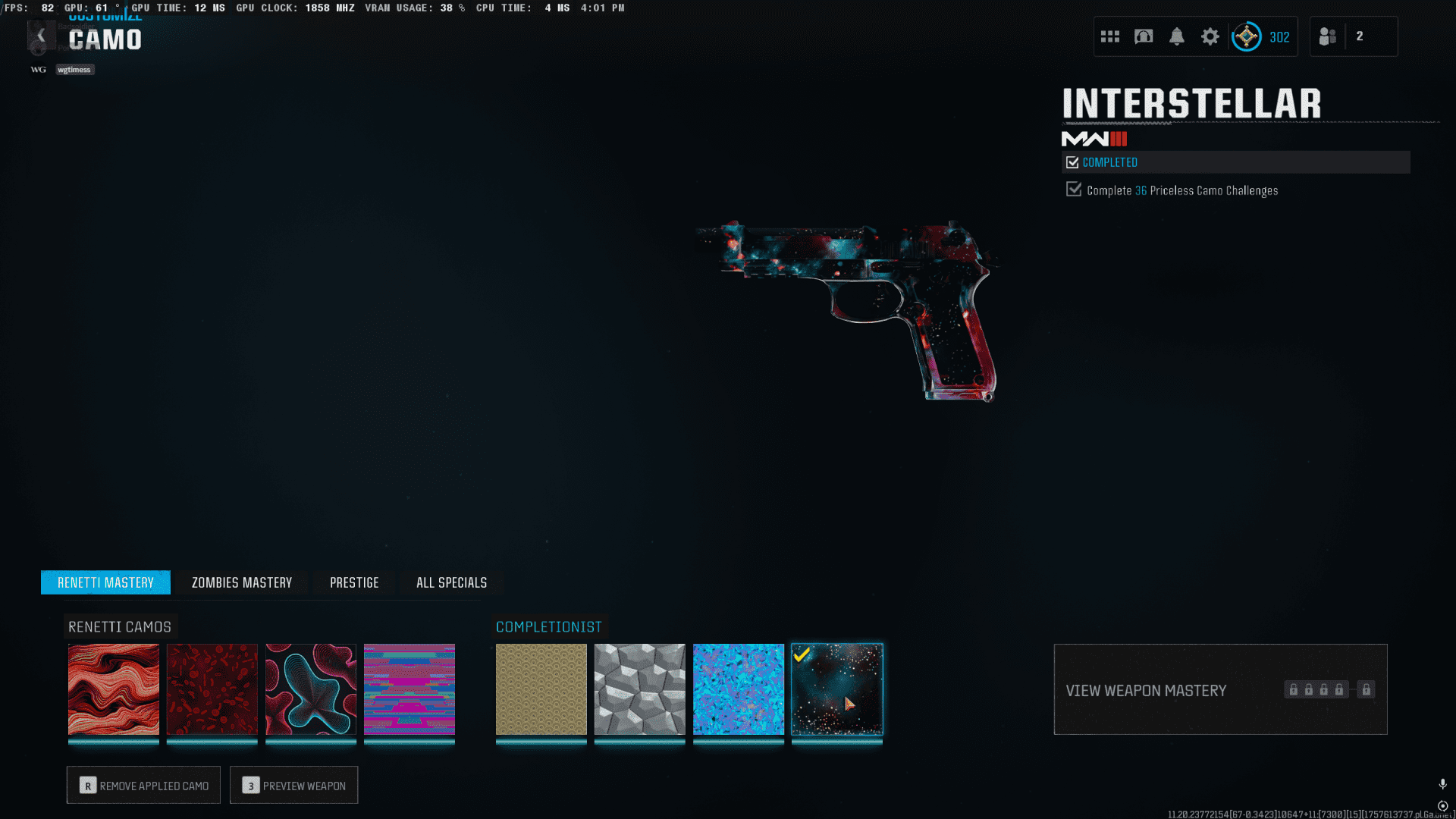Select the Renetti Mastery tab

105,582
